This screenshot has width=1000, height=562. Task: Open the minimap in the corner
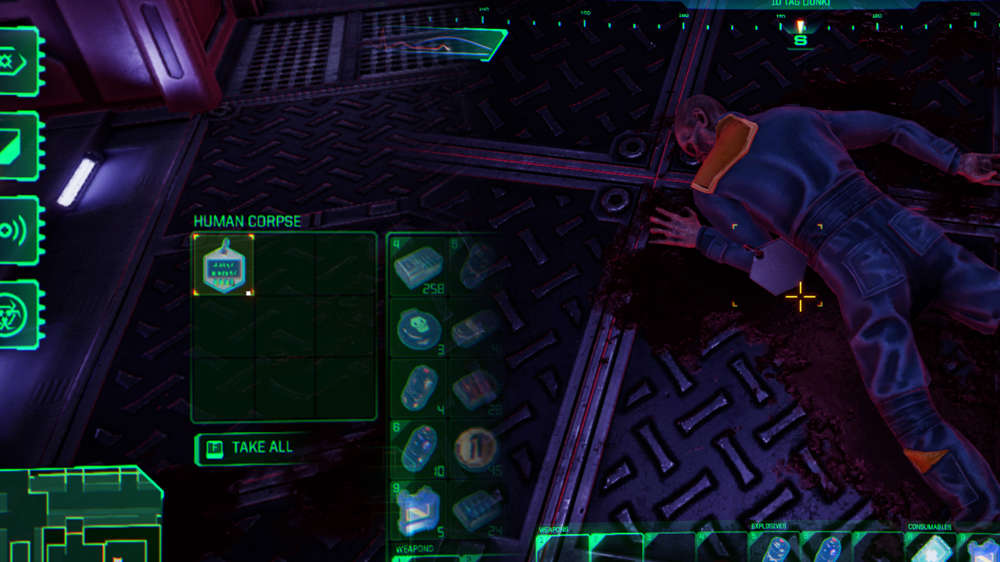[80, 515]
